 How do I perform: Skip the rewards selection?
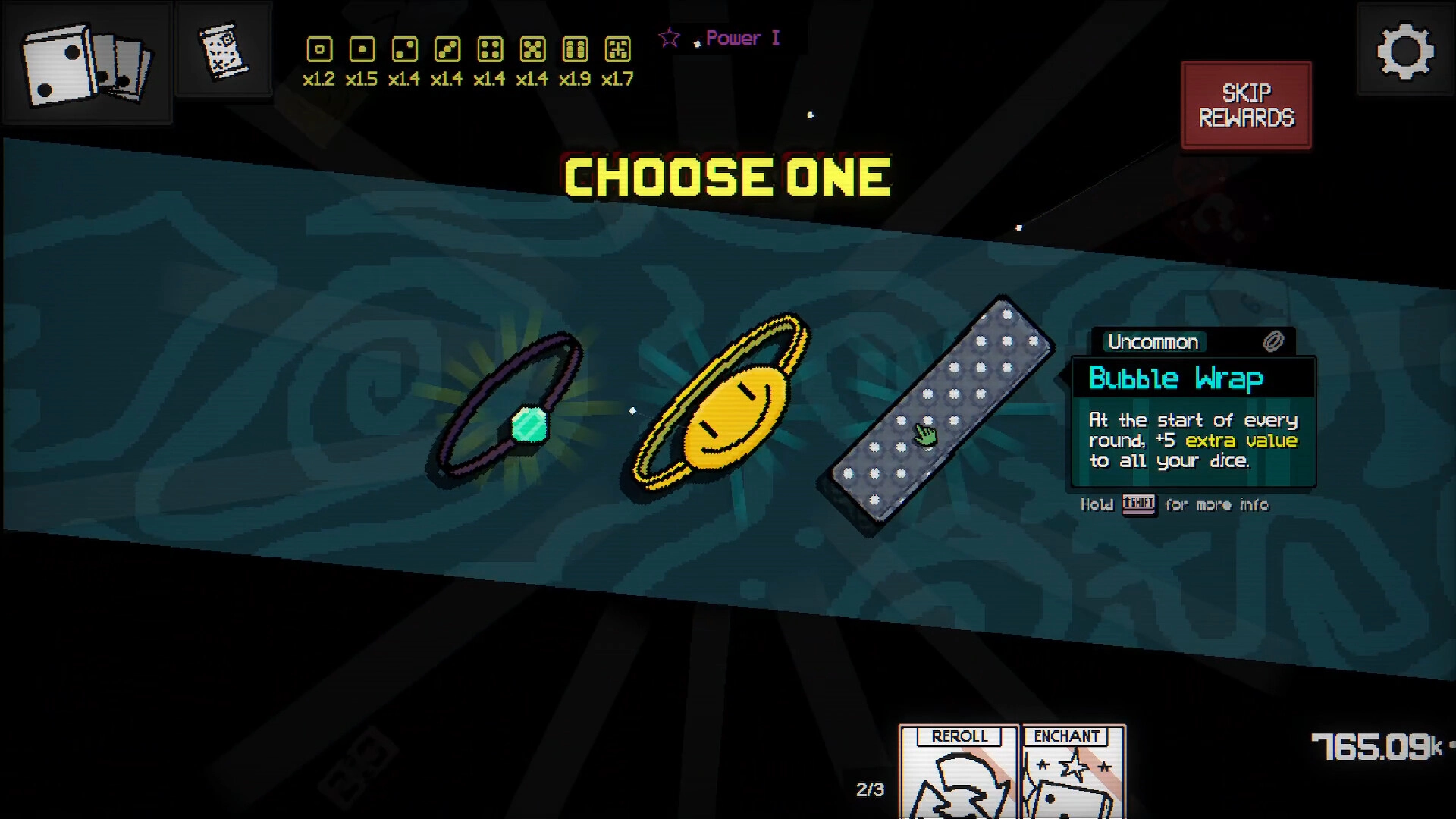click(1246, 105)
